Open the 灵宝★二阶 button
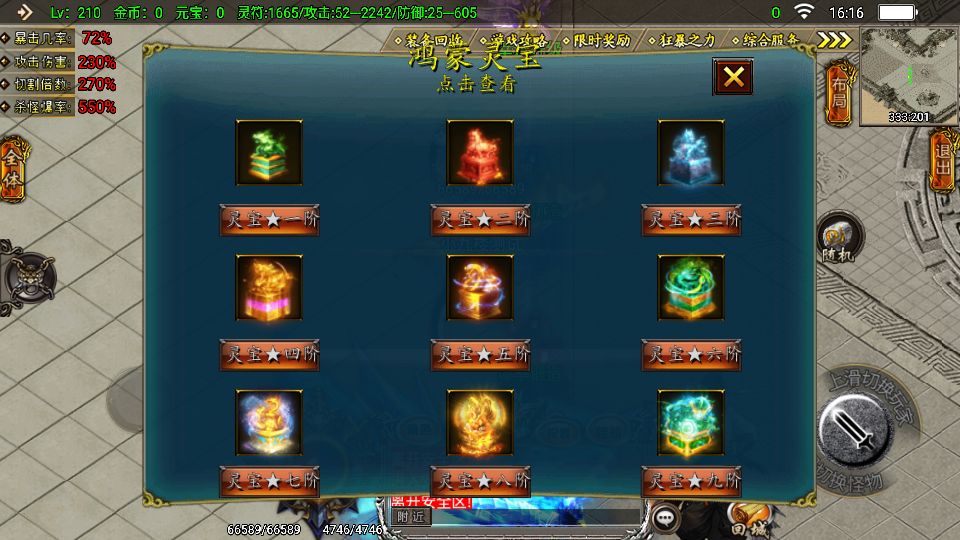This screenshot has width=960, height=540. click(480, 219)
